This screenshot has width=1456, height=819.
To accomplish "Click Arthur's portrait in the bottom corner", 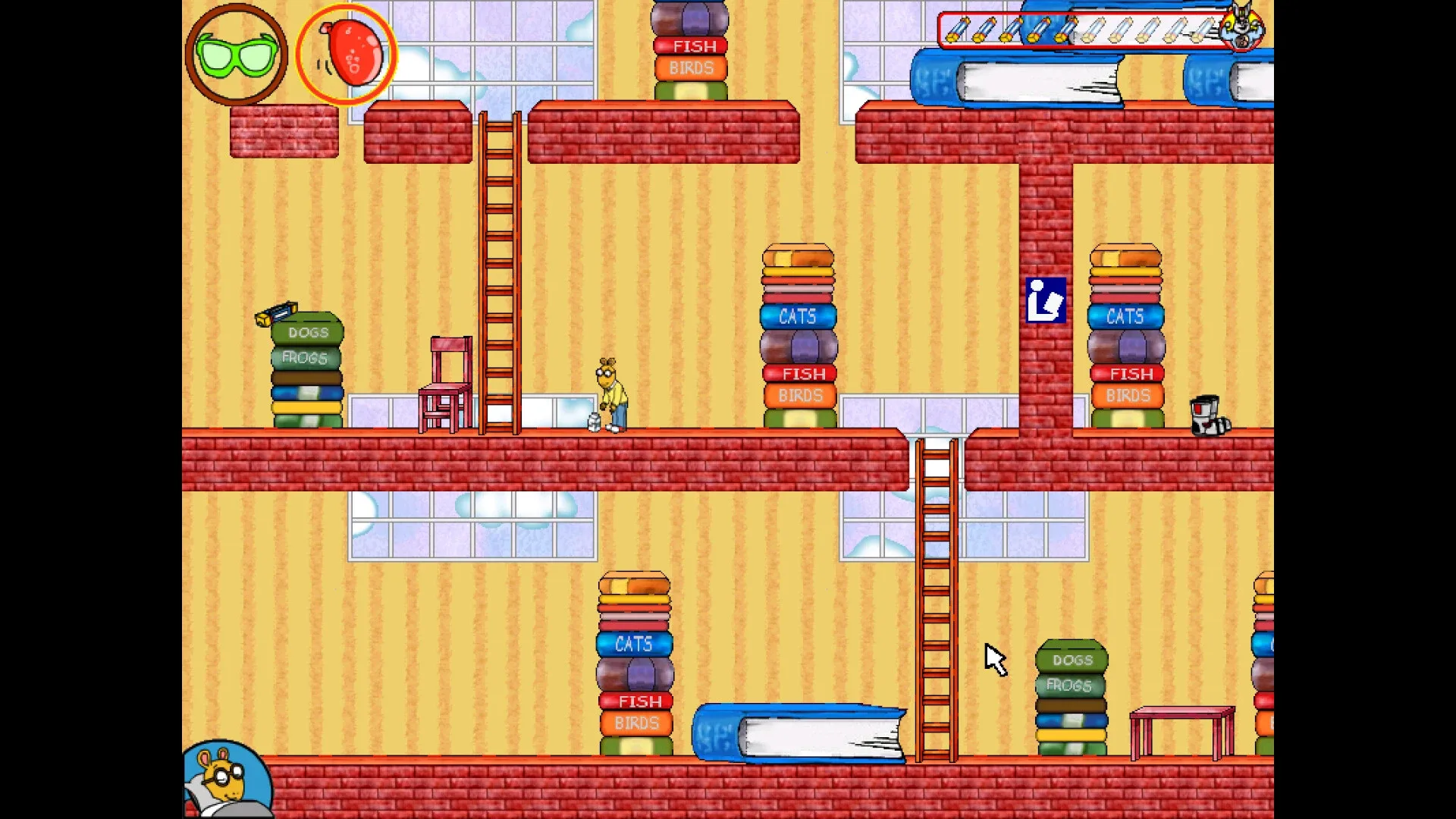I will [227, 781].
